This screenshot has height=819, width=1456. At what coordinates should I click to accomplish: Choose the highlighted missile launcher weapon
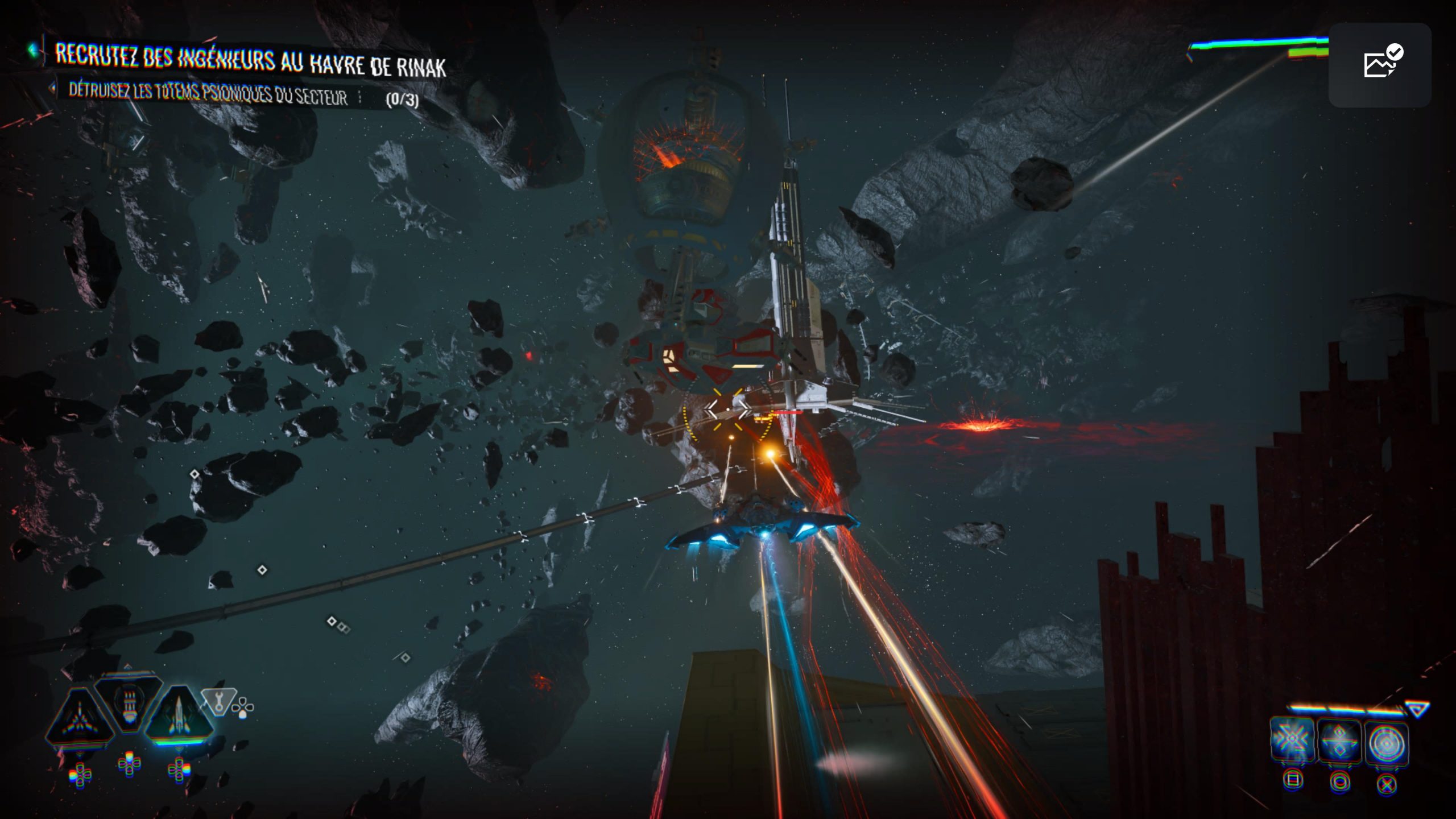(x=179, y=717)
